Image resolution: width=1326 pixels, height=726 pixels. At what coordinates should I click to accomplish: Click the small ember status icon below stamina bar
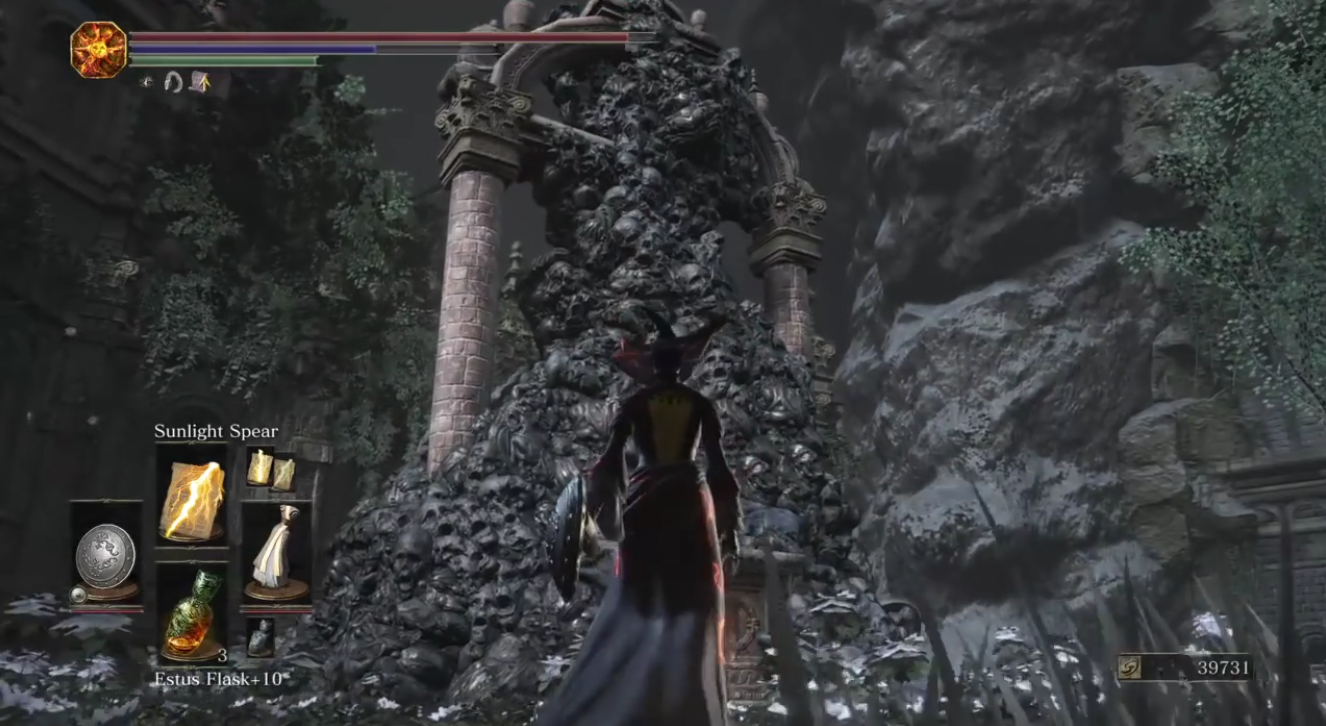[145, 82]
